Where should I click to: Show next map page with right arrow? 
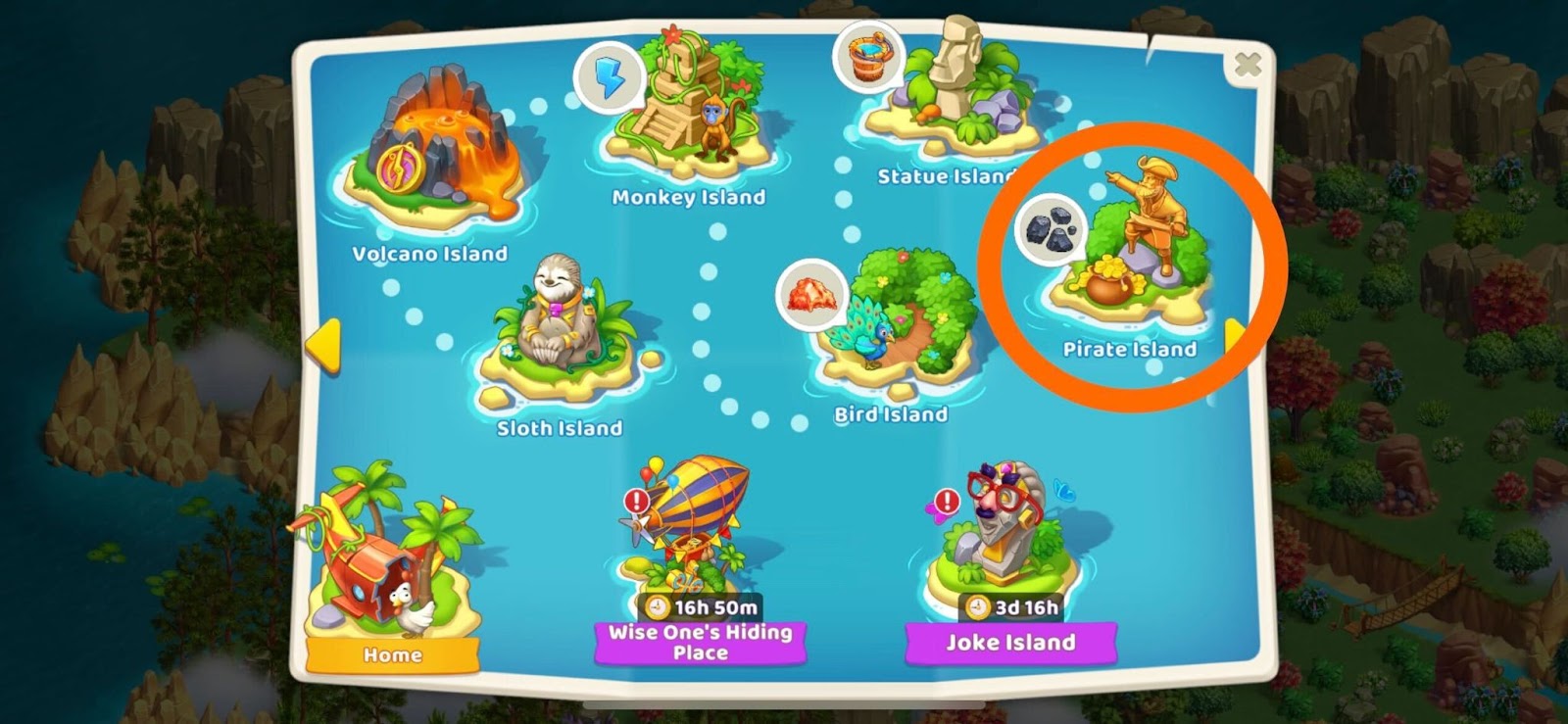tap(1233, 336)
